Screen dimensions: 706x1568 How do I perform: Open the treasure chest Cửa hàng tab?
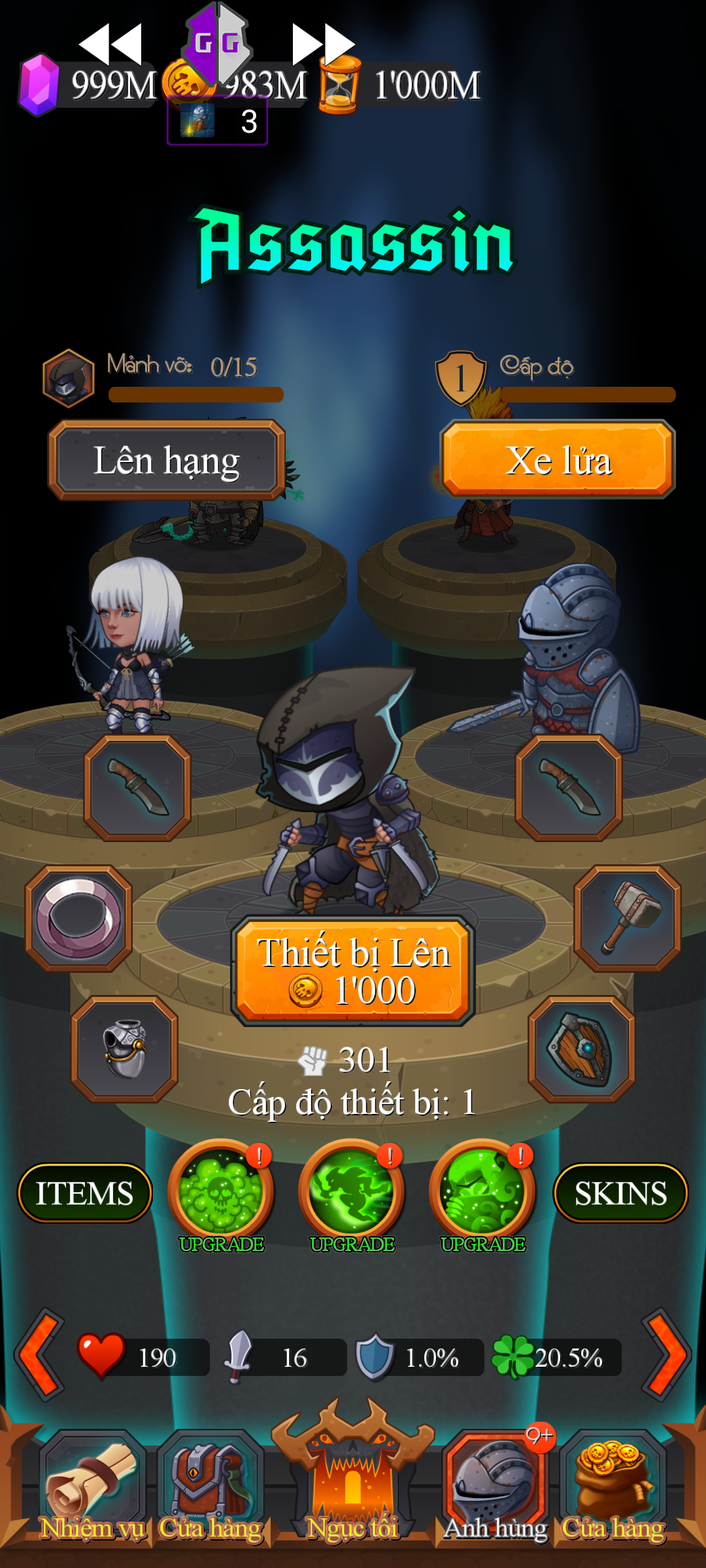pyautogui.click(x=210, y=1488)
